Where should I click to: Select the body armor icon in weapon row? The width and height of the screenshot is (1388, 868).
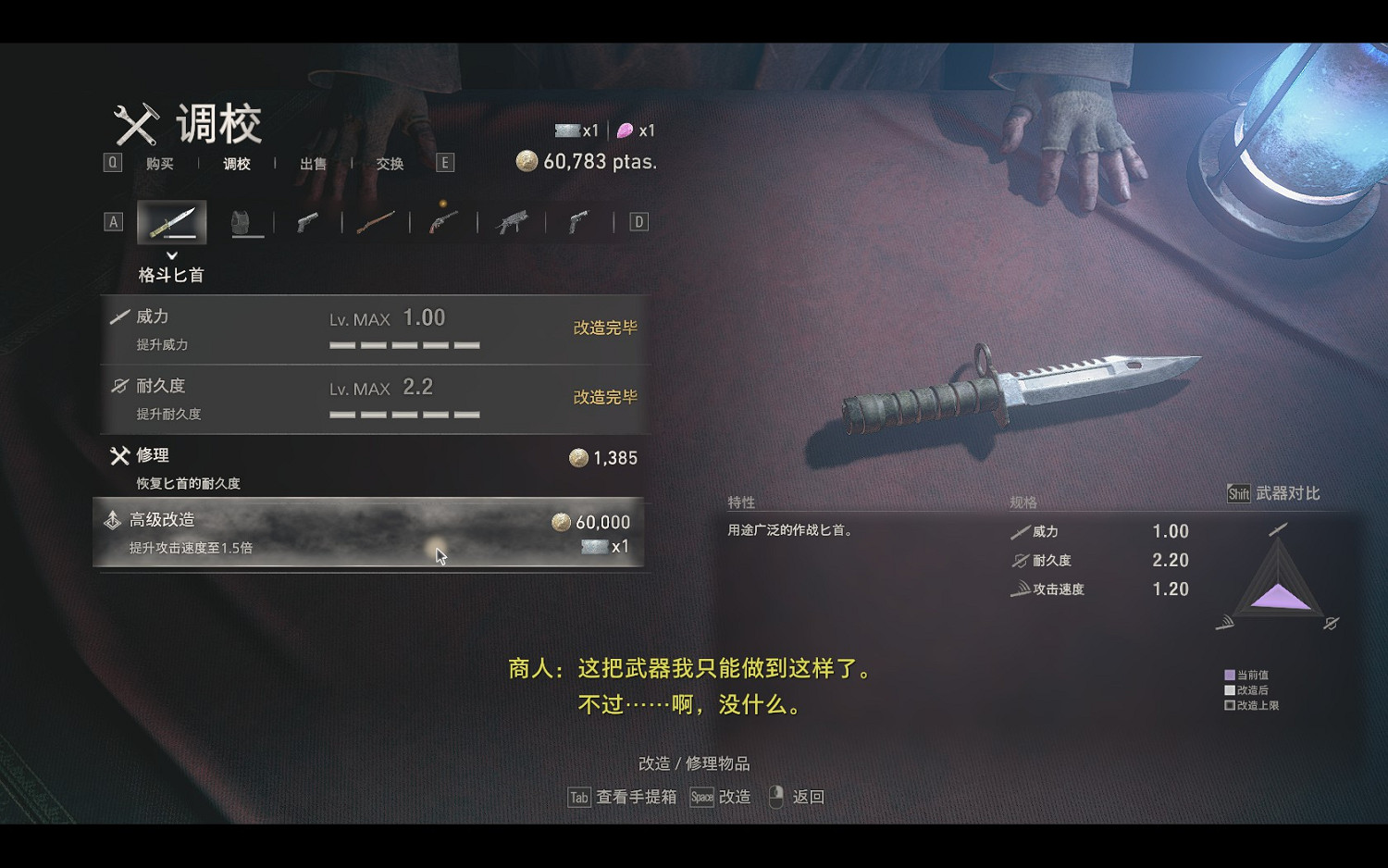click(x=245, y=221)
